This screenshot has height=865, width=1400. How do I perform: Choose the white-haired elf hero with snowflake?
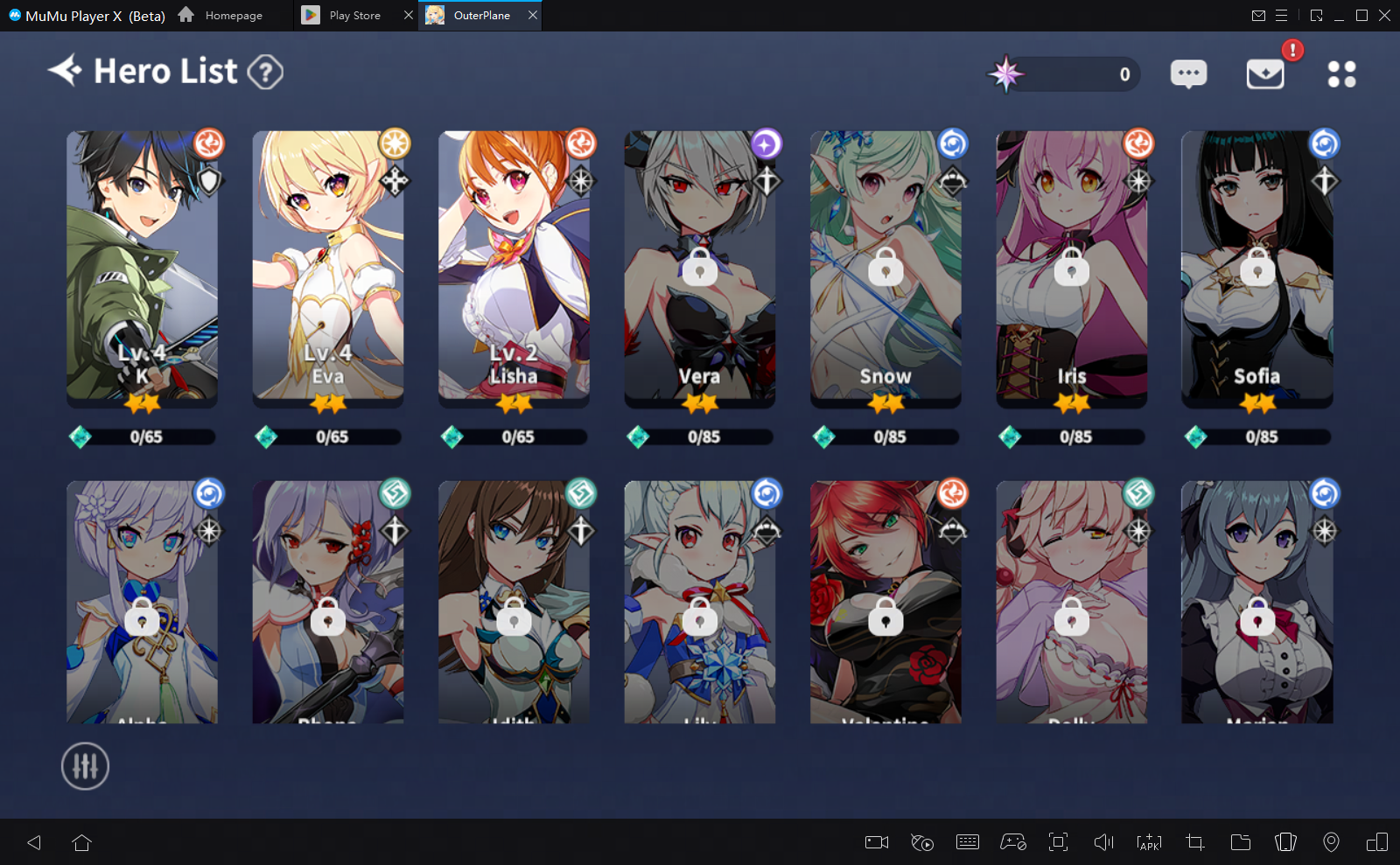[699, 603]
